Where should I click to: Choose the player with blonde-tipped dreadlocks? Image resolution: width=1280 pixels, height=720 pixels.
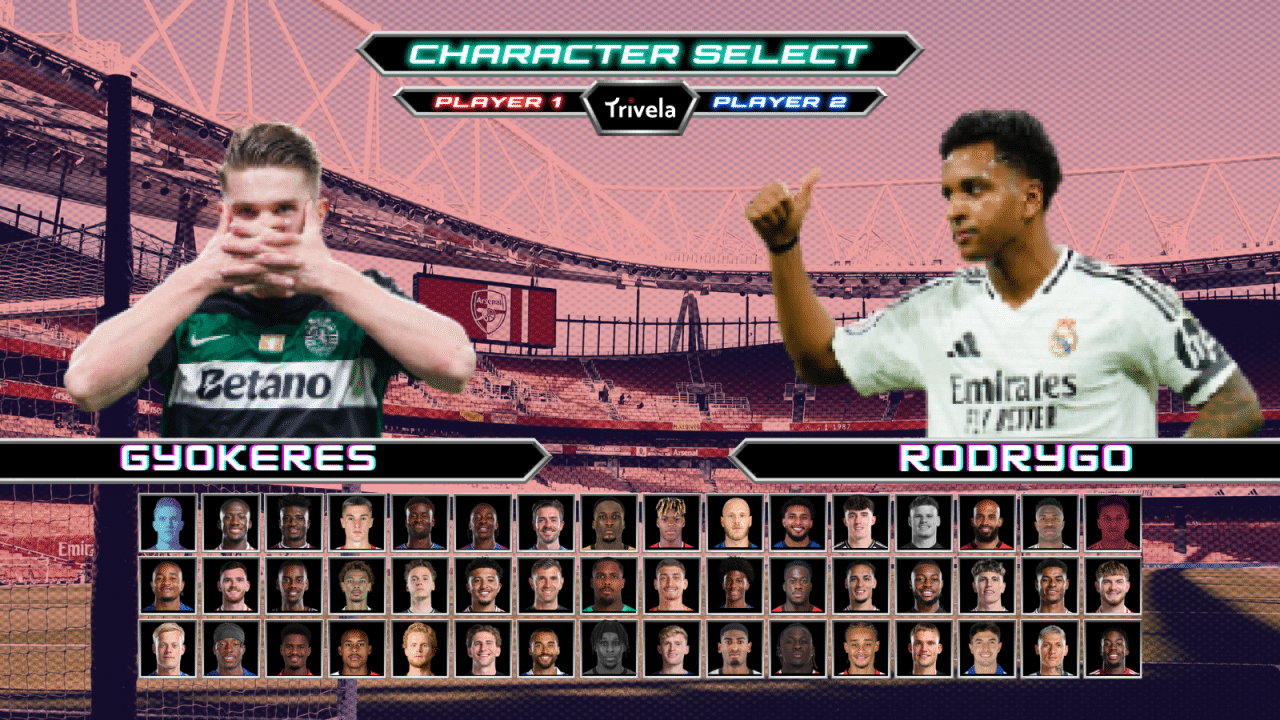(671, 522)
